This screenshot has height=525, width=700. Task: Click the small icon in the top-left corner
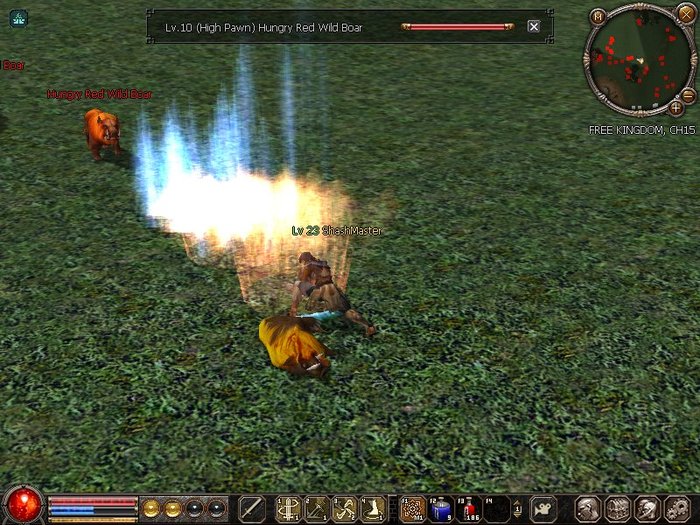(x=19, y=17)
